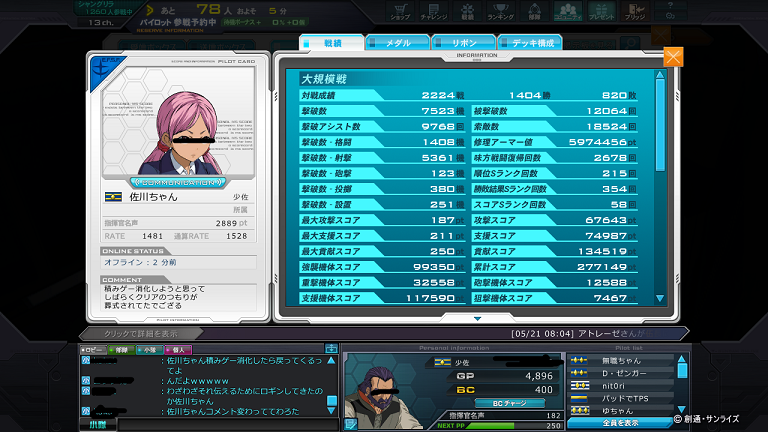Open the ランキング menu

499,12
